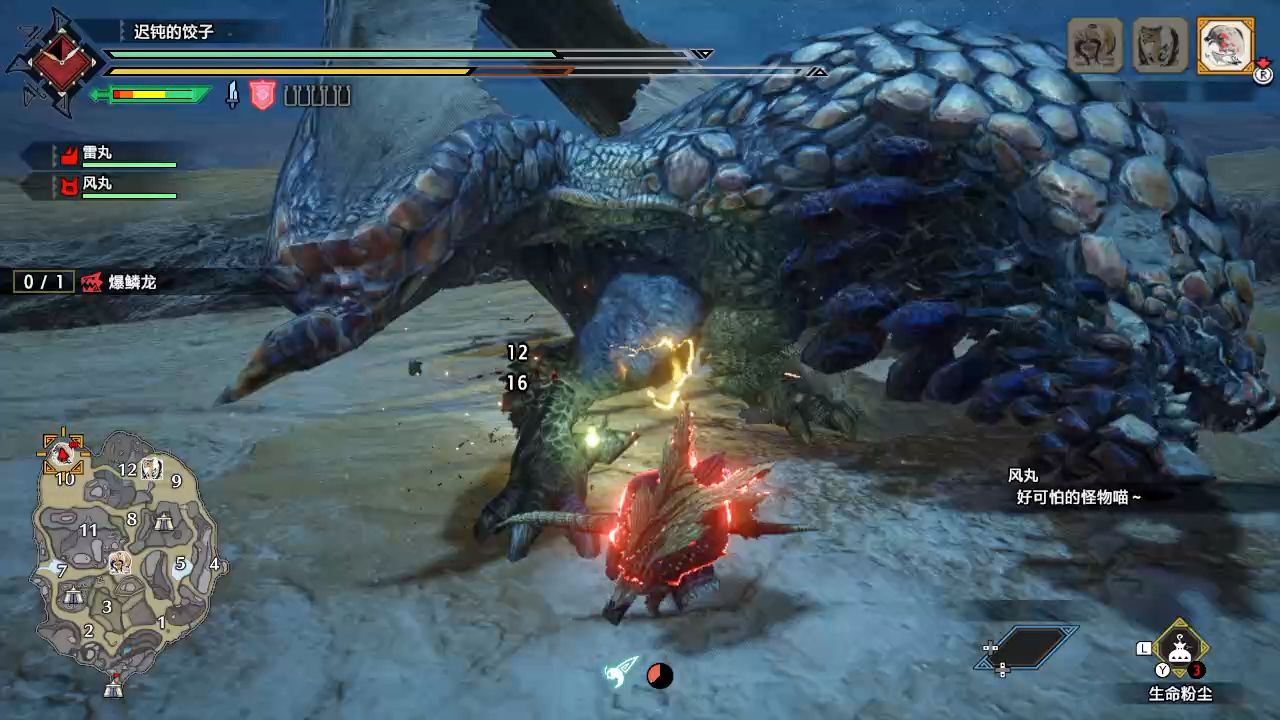This screenshot has height=720, width=1280.
Task: Select the monster icon beside area 12
Action: point(152,467)
